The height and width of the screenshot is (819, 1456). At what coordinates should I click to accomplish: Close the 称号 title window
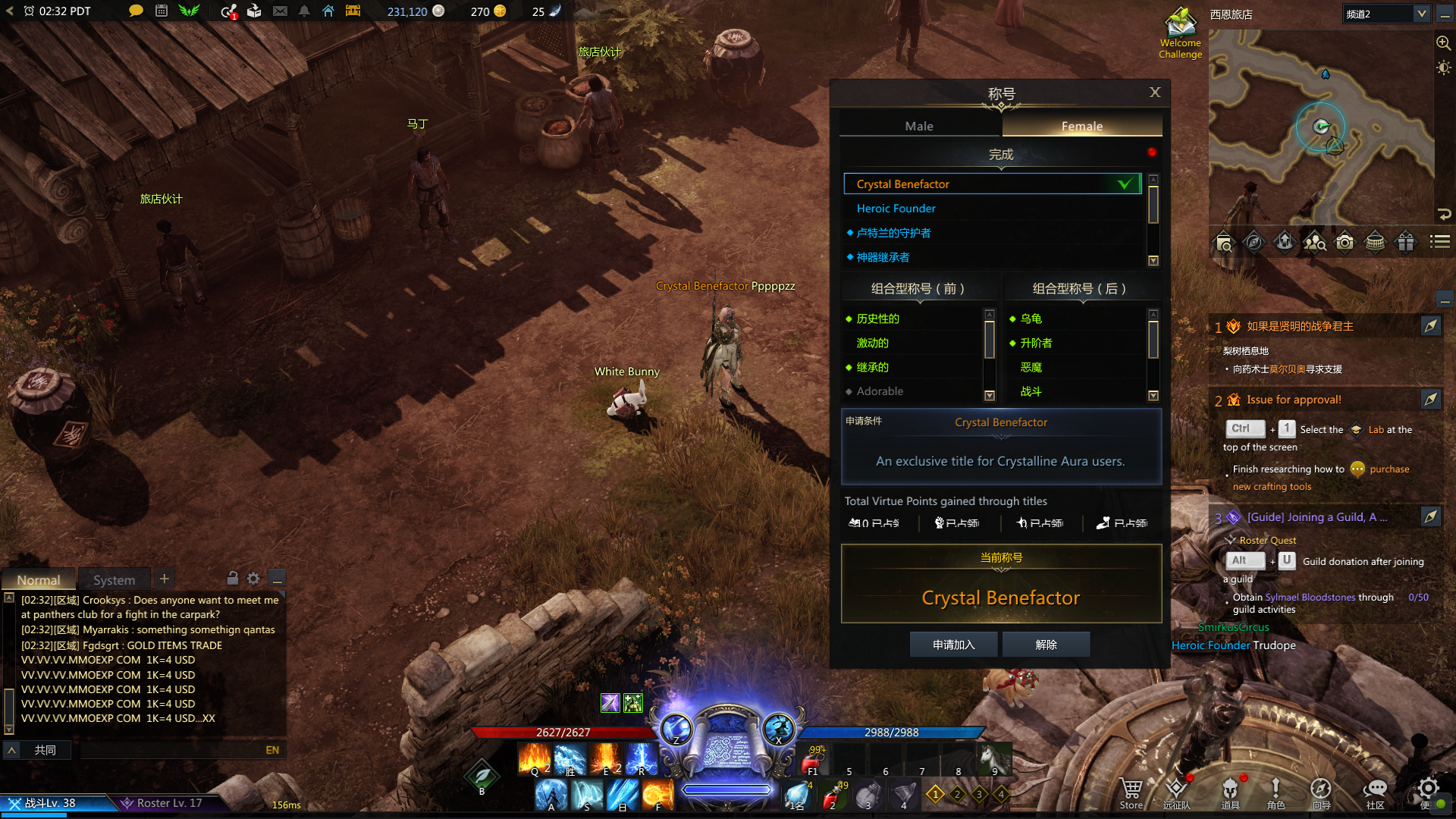click(1154, 93)
